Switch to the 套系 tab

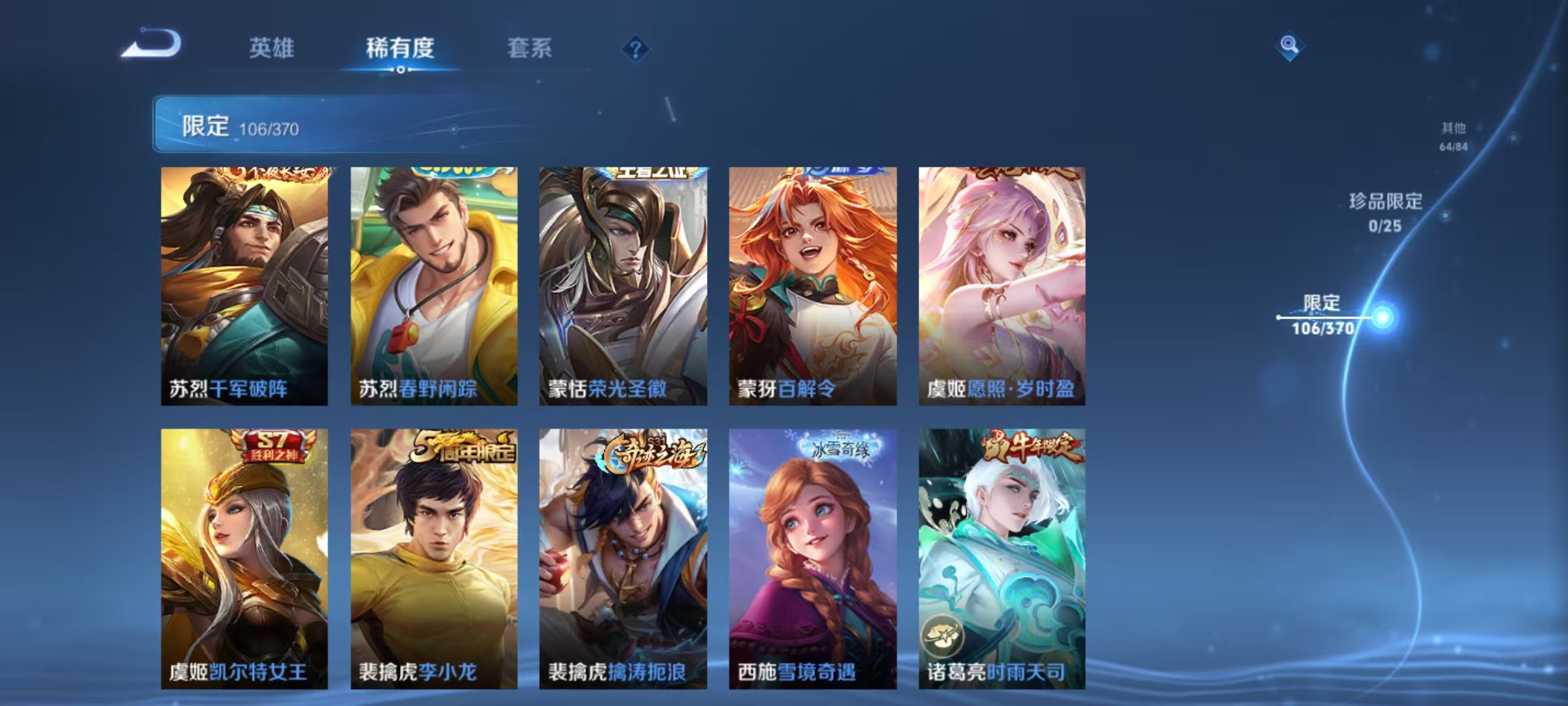click(x=529, y=49)
